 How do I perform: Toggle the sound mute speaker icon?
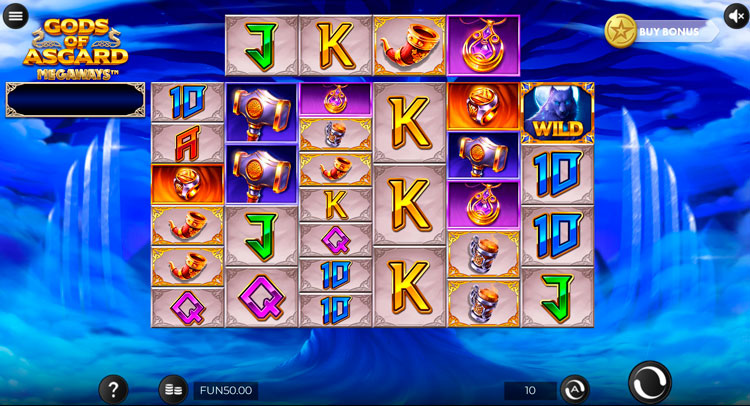(x=737, y=16)
